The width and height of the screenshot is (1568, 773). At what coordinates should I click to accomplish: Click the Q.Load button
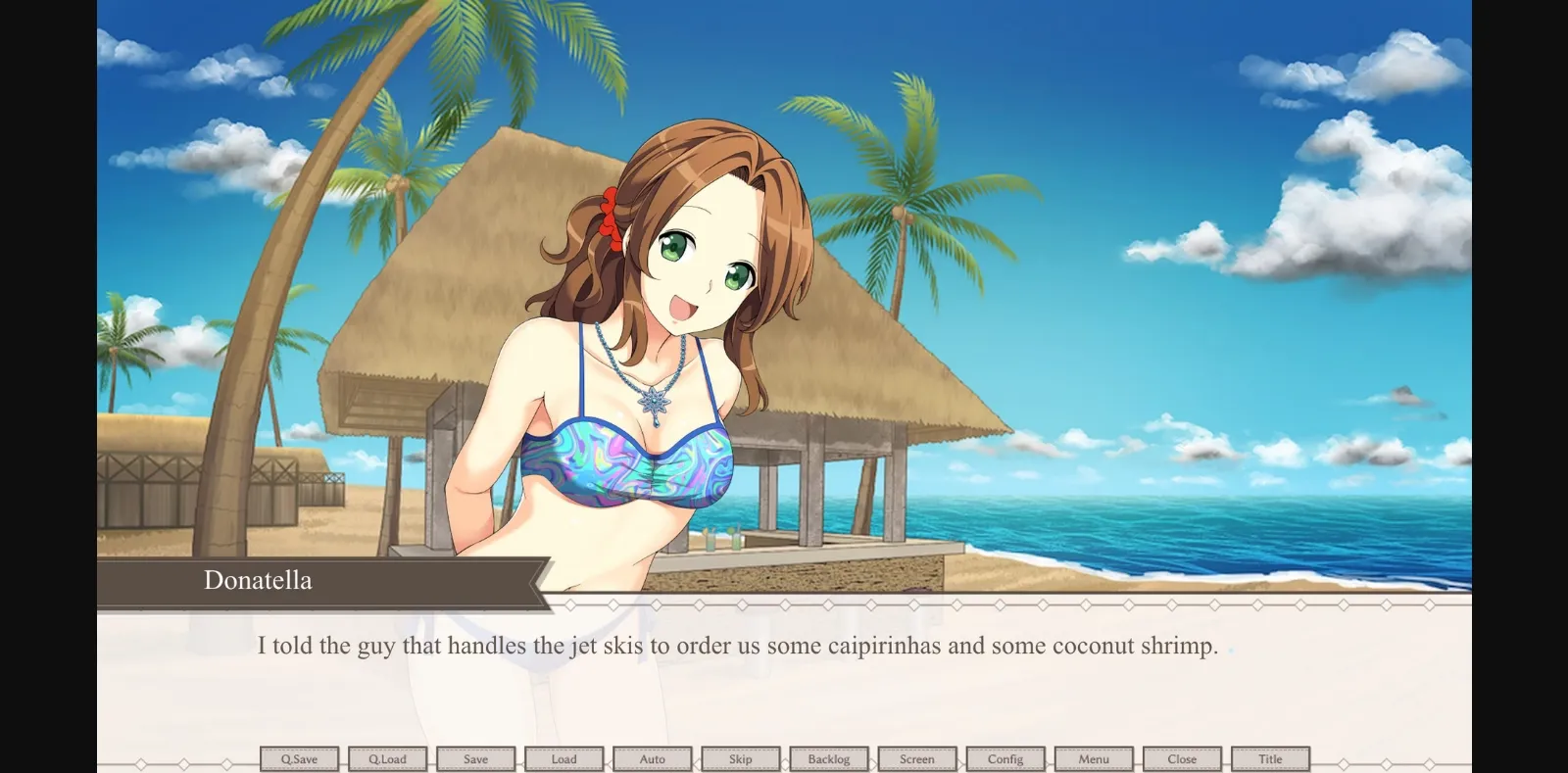point(387,758)
